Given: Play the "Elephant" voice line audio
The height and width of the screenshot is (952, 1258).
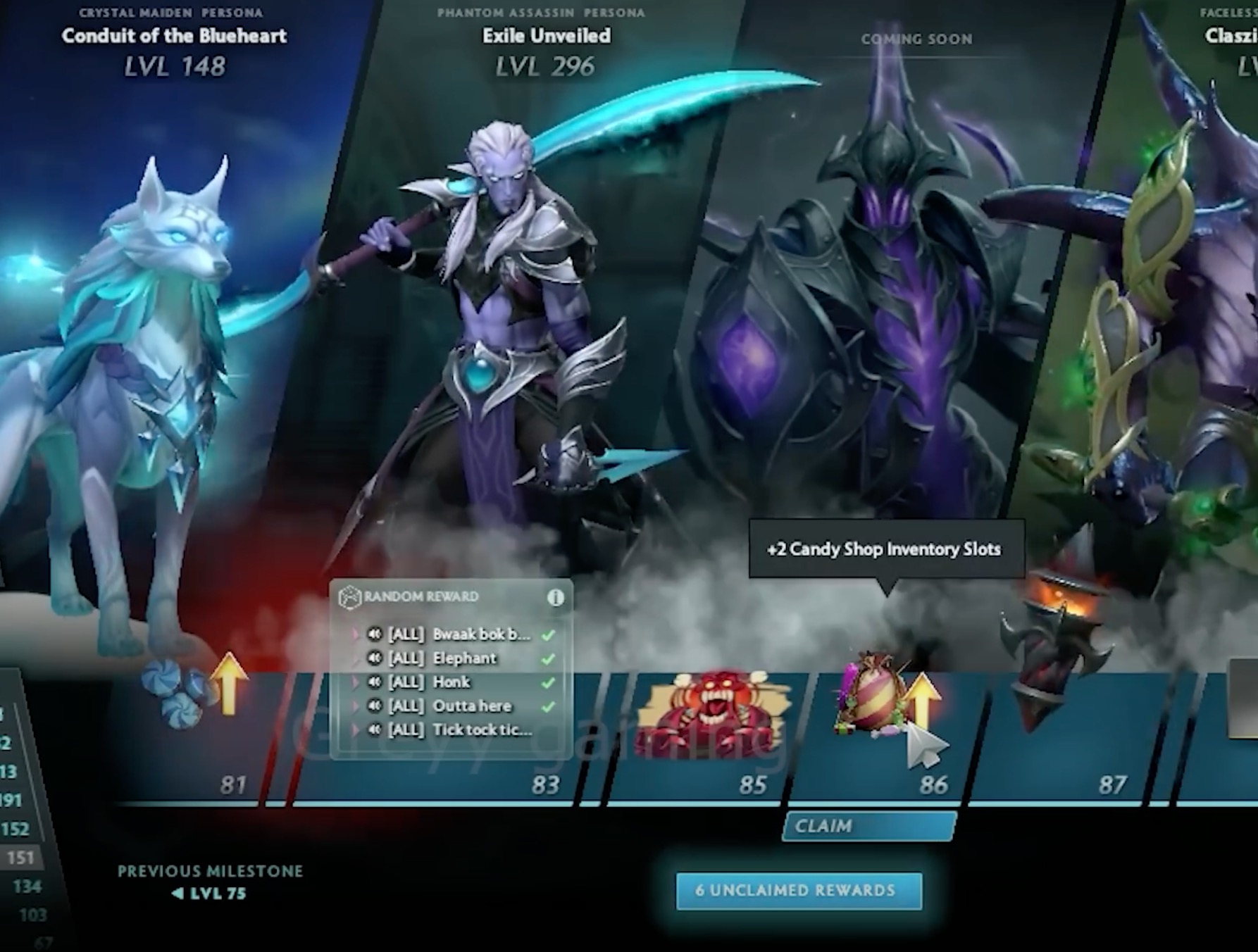Looking at the screenshot, I should coord(375,658).
